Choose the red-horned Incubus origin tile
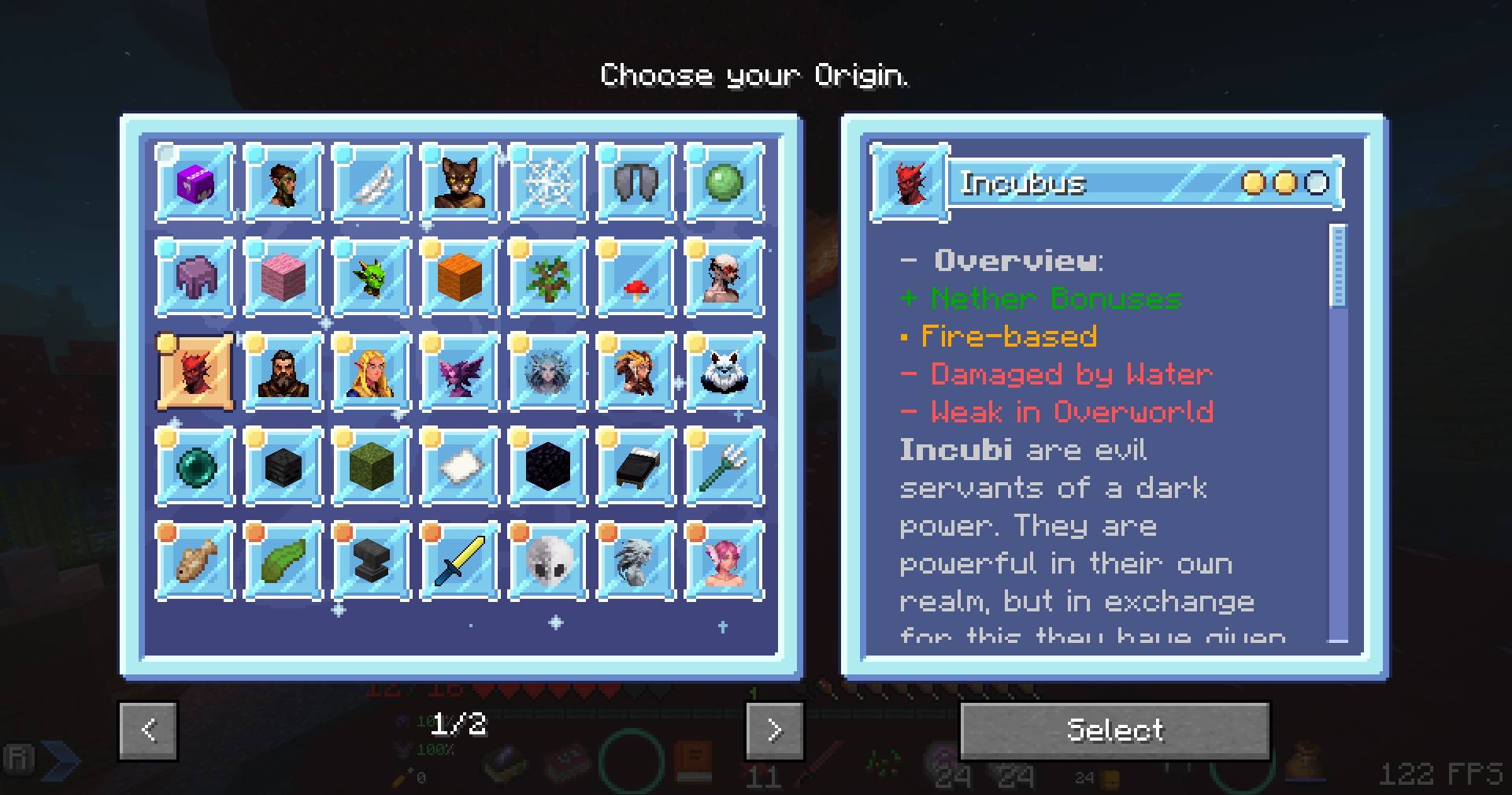Image resolution: width=1512 pixels, height=795 pixels. (x=195, y=372)
